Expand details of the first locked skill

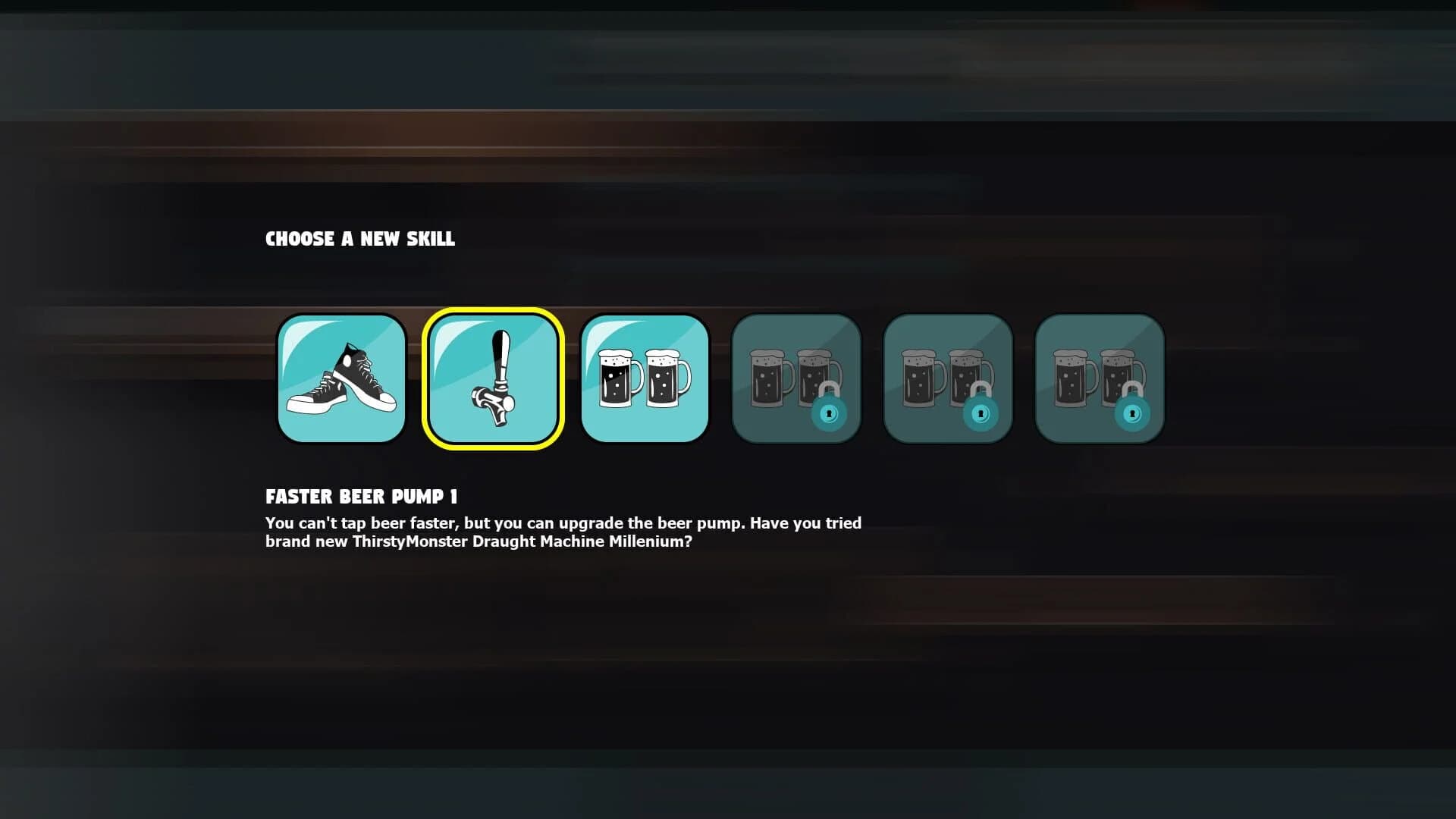click(x=796, y=378)
